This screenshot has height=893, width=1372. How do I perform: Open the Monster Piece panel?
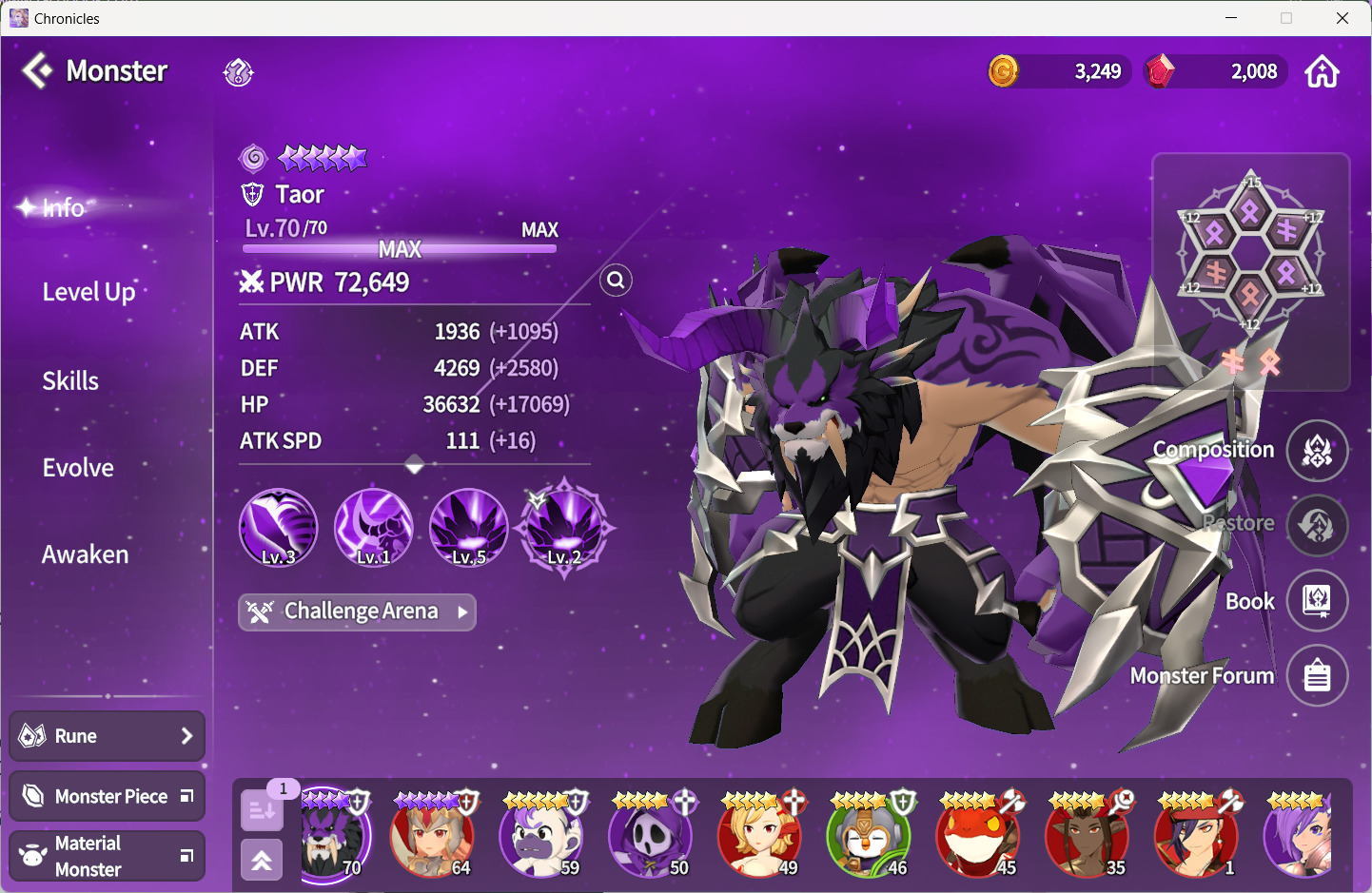[x=107, y=796]
